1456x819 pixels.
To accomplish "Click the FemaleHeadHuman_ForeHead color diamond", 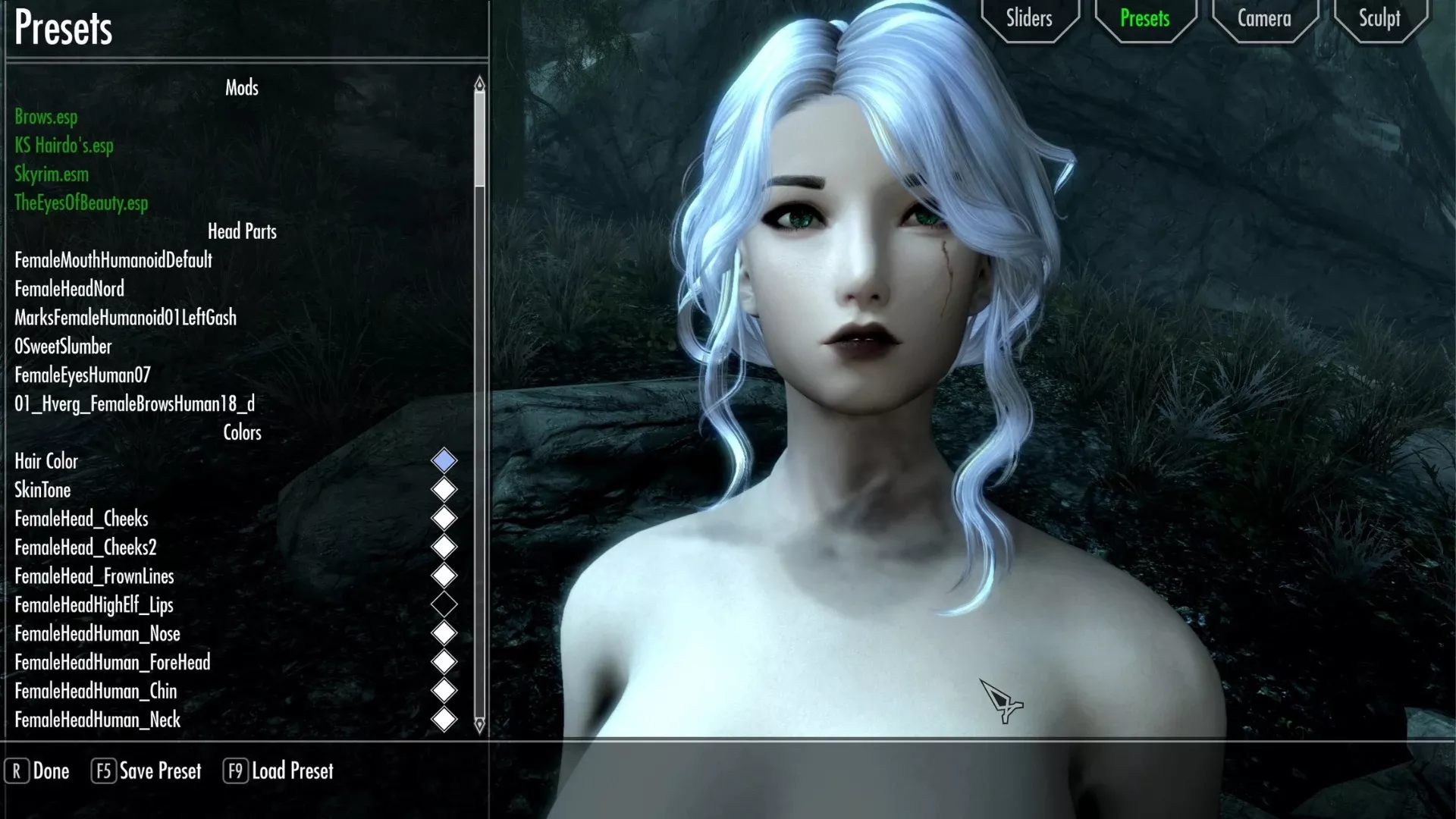I will coord(444,662).
